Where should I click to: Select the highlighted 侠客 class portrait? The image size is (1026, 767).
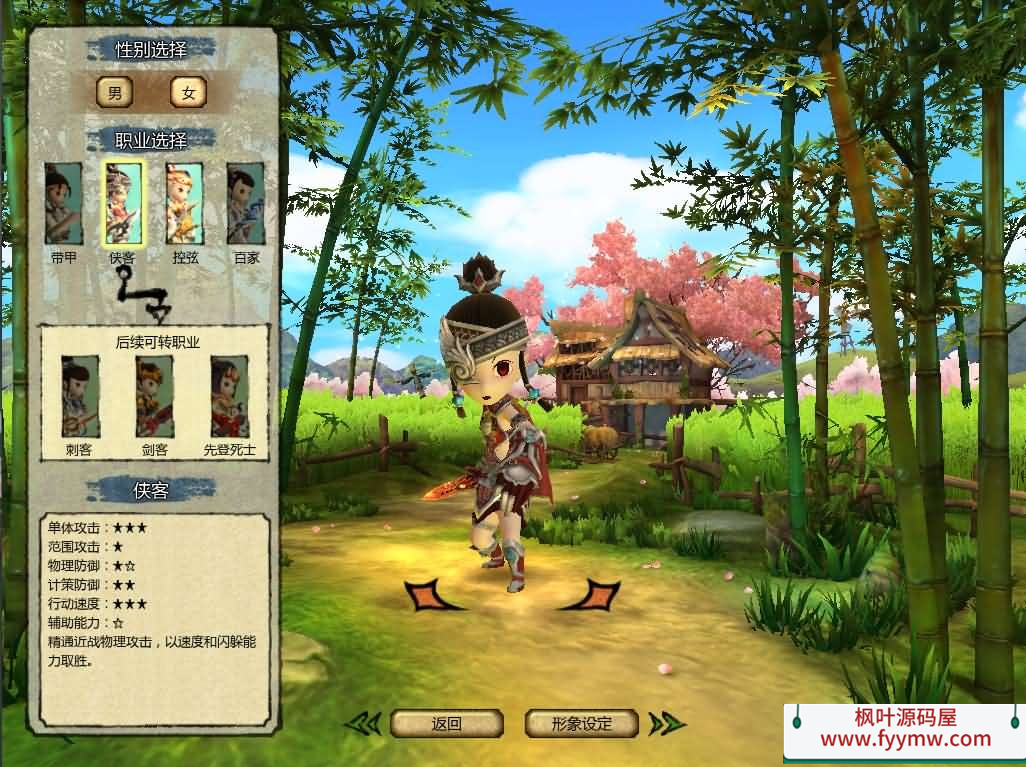(123, 204)
